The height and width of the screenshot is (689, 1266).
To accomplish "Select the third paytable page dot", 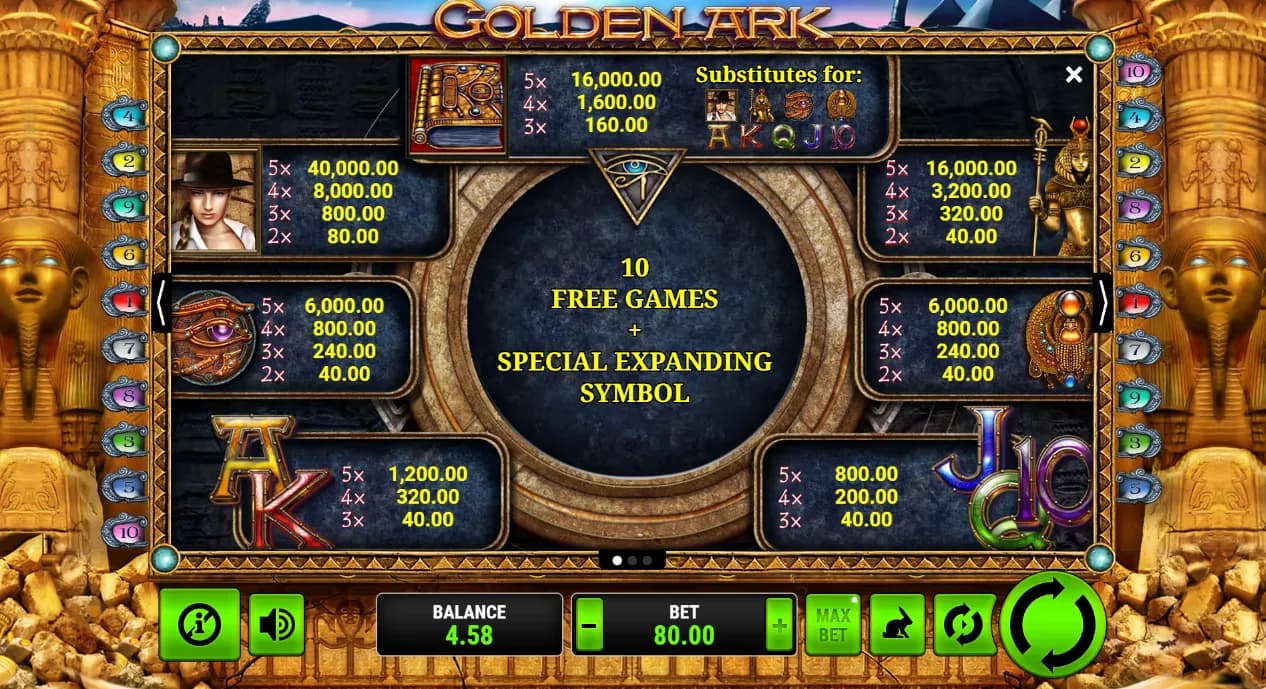I will [x=647, y=560].
